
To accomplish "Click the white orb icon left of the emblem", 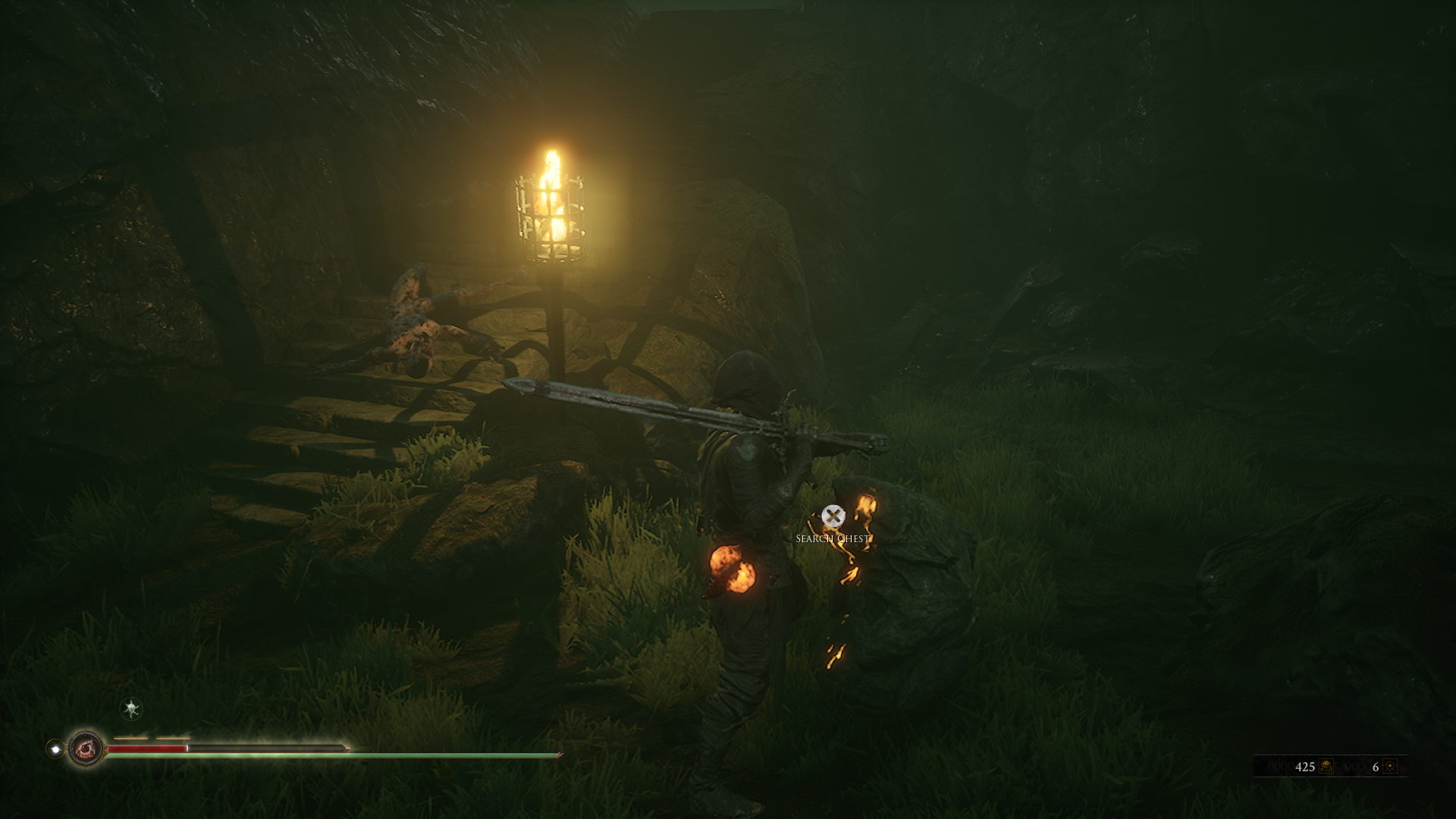I will [55, 748].
